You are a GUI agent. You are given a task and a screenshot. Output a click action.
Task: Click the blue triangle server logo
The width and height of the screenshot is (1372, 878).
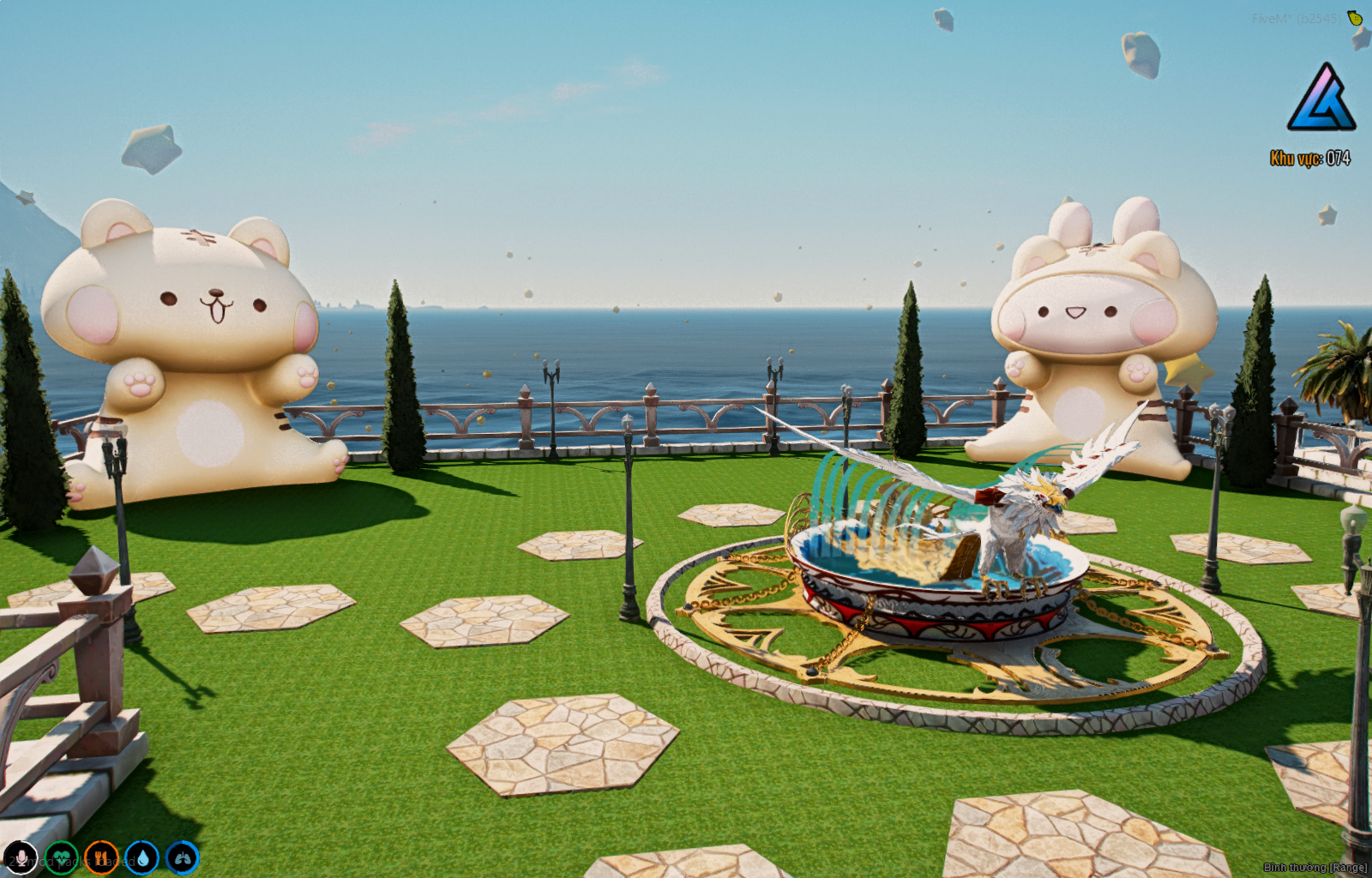[x=1321, y=98]
